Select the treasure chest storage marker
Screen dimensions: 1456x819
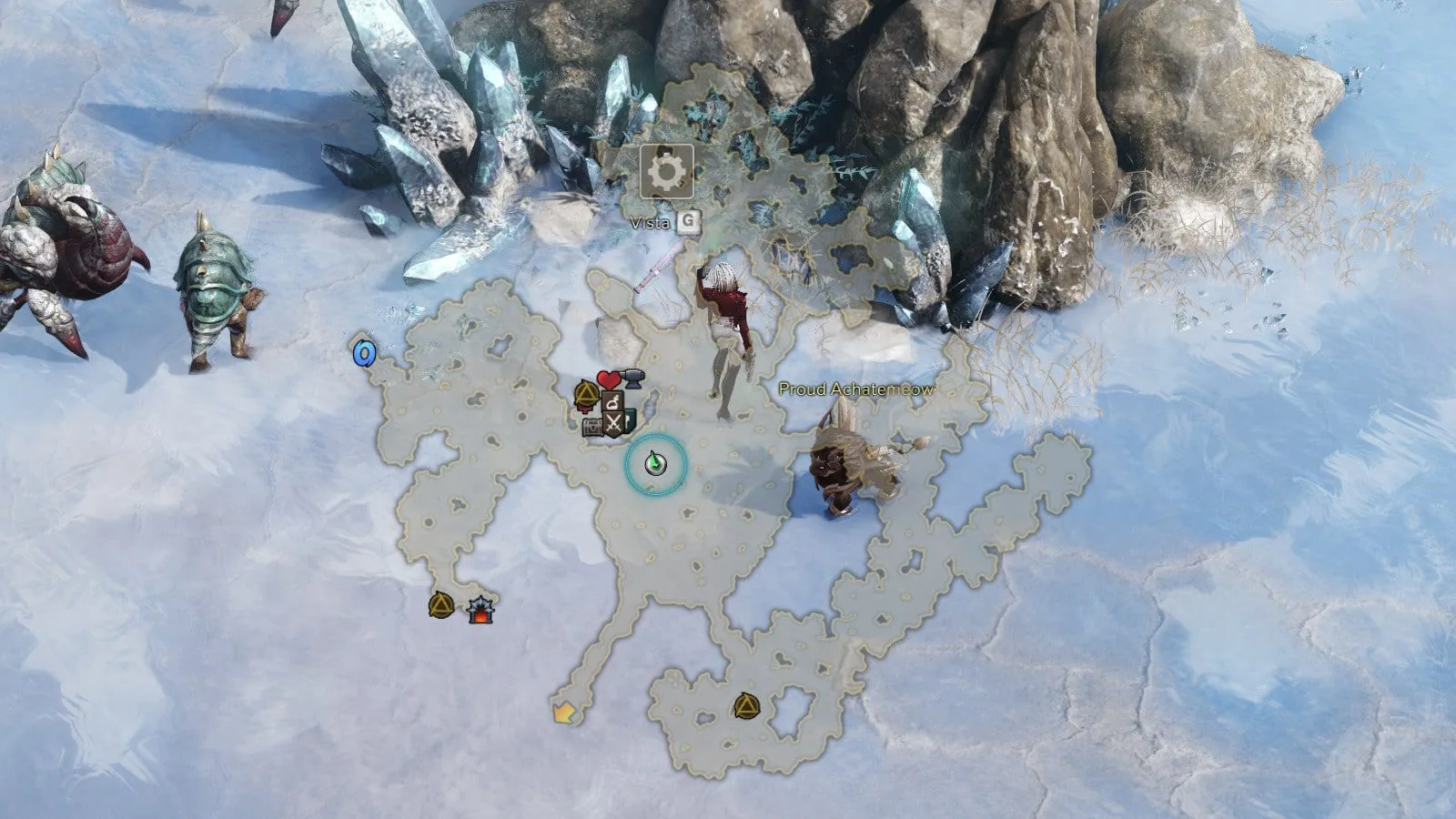[x=594, y=427]
